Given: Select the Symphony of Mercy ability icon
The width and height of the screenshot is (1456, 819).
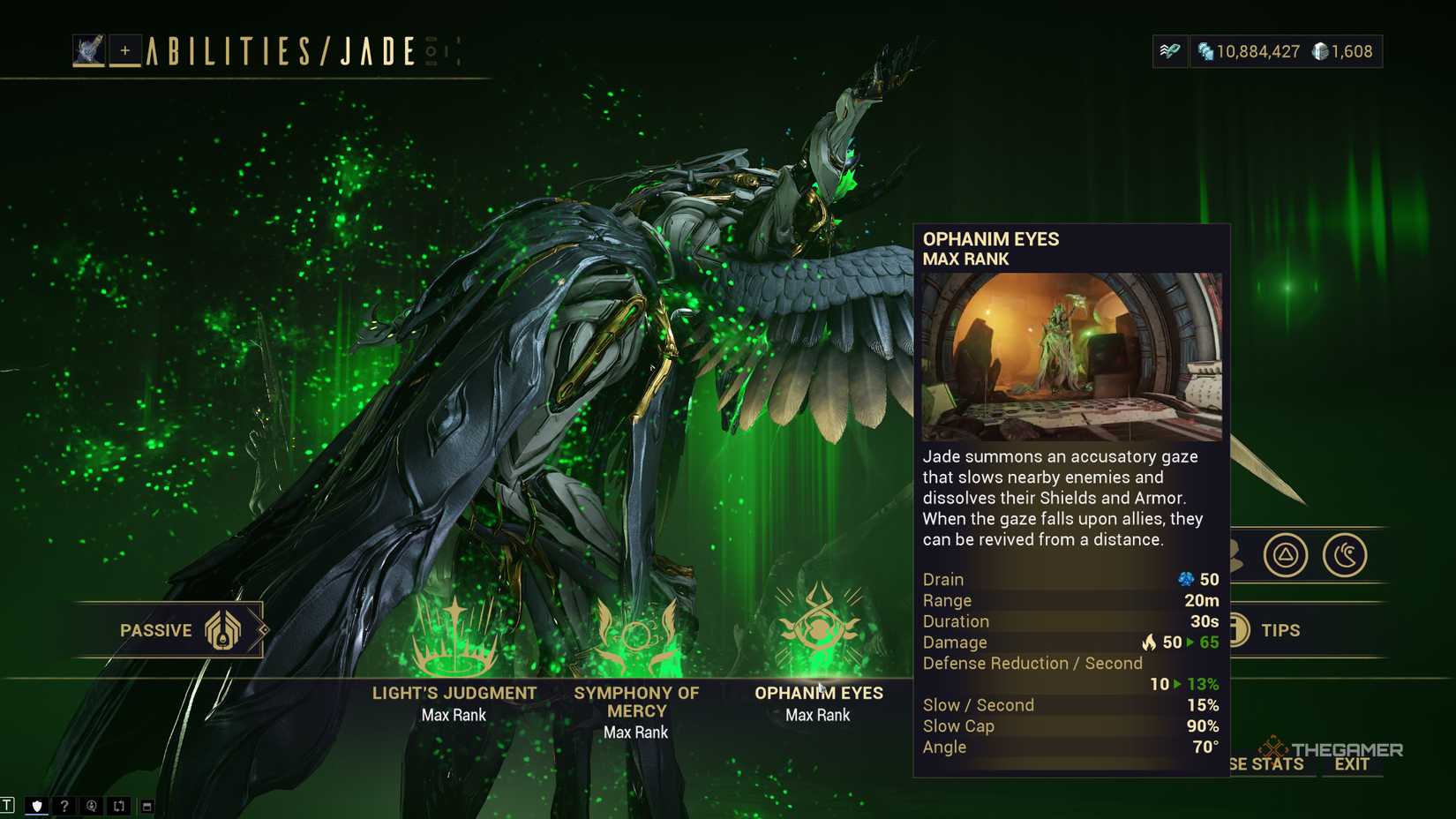Looking at the screenshot, I should pyautogui.click(x=635, y=629).
